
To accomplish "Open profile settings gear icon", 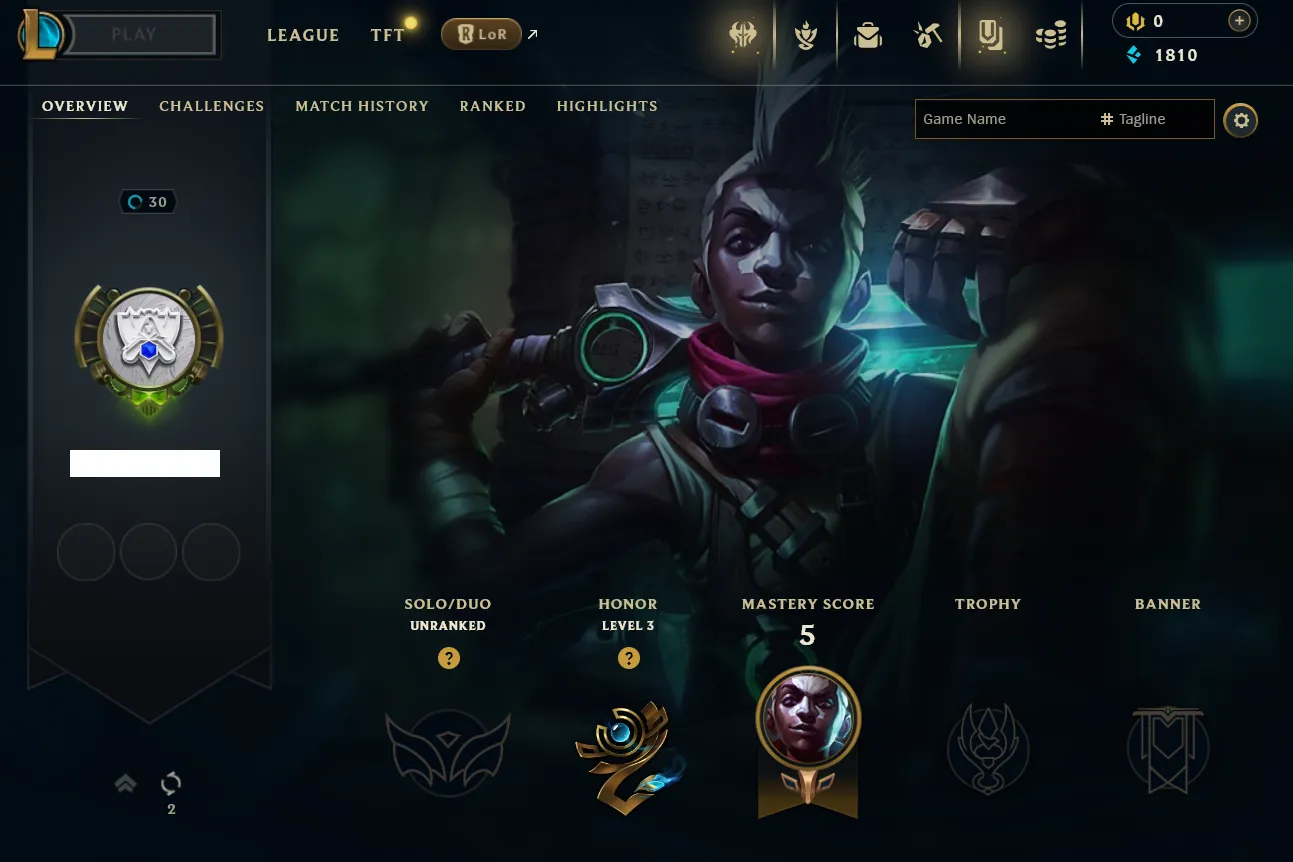I will point(1241,120).
